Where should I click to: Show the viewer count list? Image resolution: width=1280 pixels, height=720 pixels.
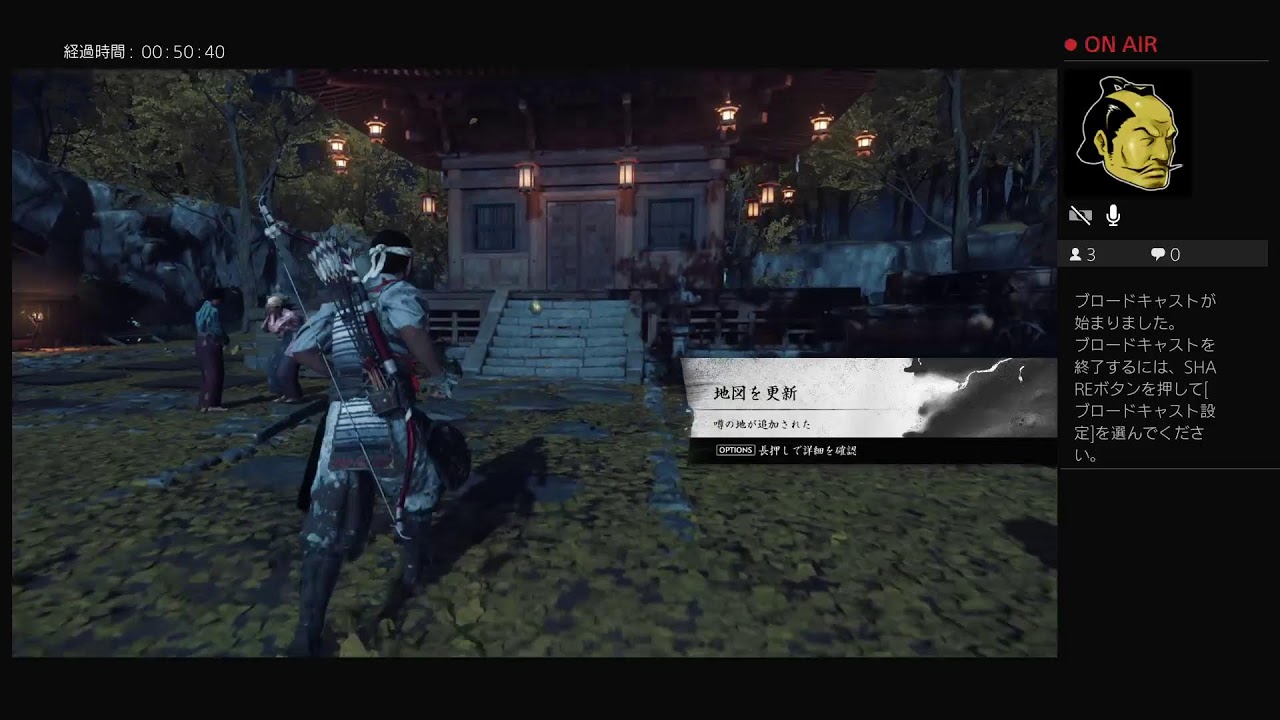(1083, 254)
